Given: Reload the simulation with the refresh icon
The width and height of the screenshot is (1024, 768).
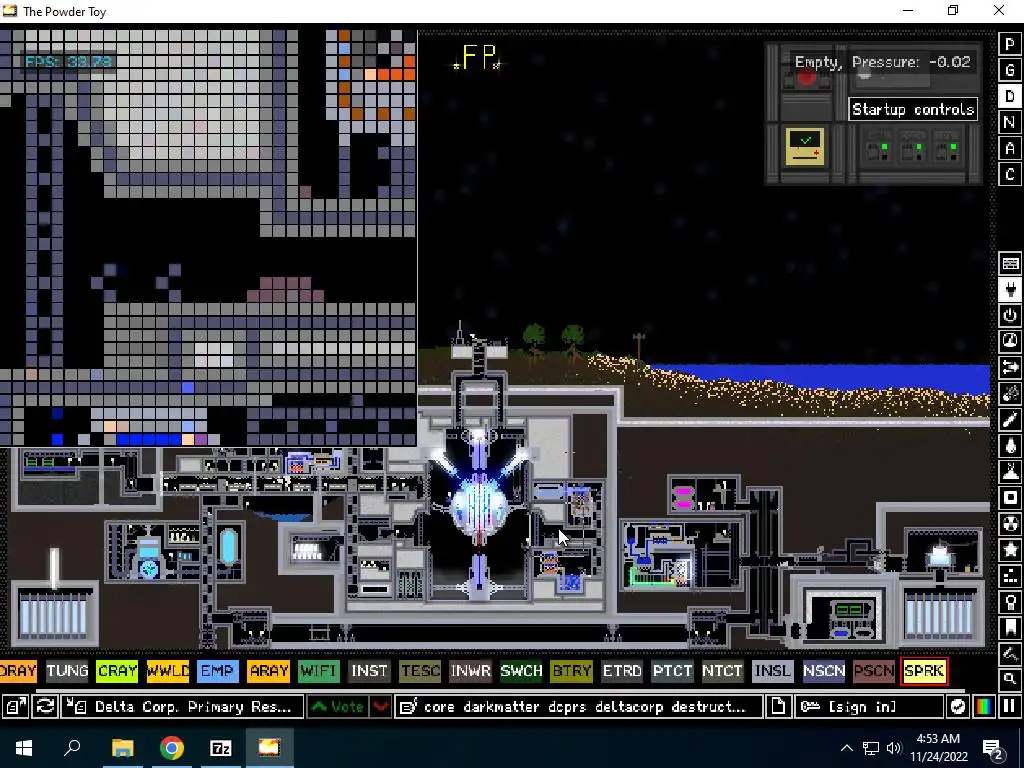Looking at the screenshot, I should [45, 707].
